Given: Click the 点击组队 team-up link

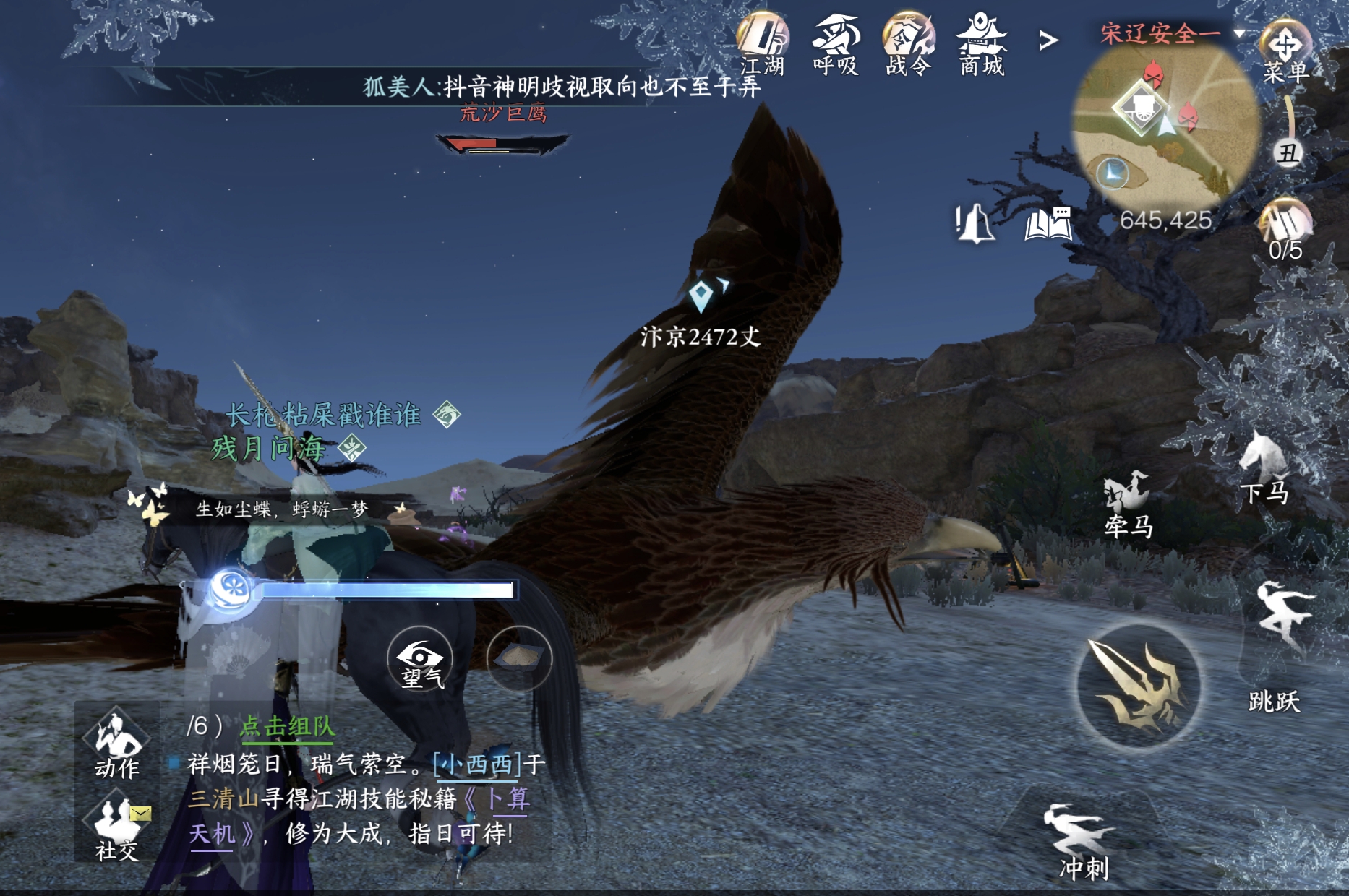Looking at the screenshot, I should click(x=287, y=726).
